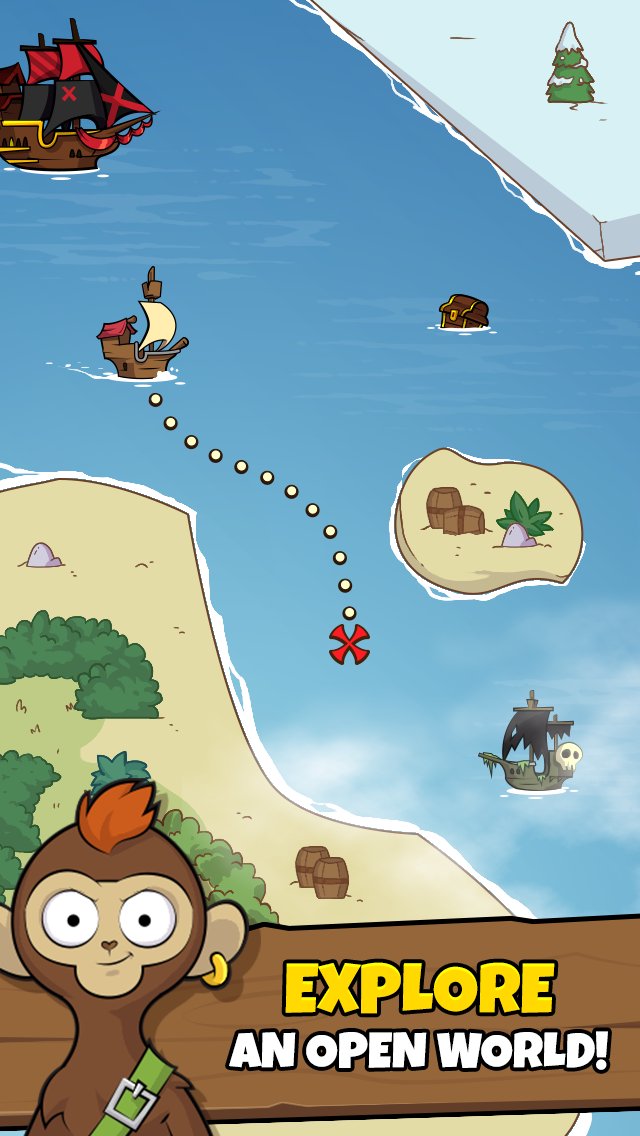640x1136 pixels.
Task: Click the red X destination marker
Action: [349, 644]
